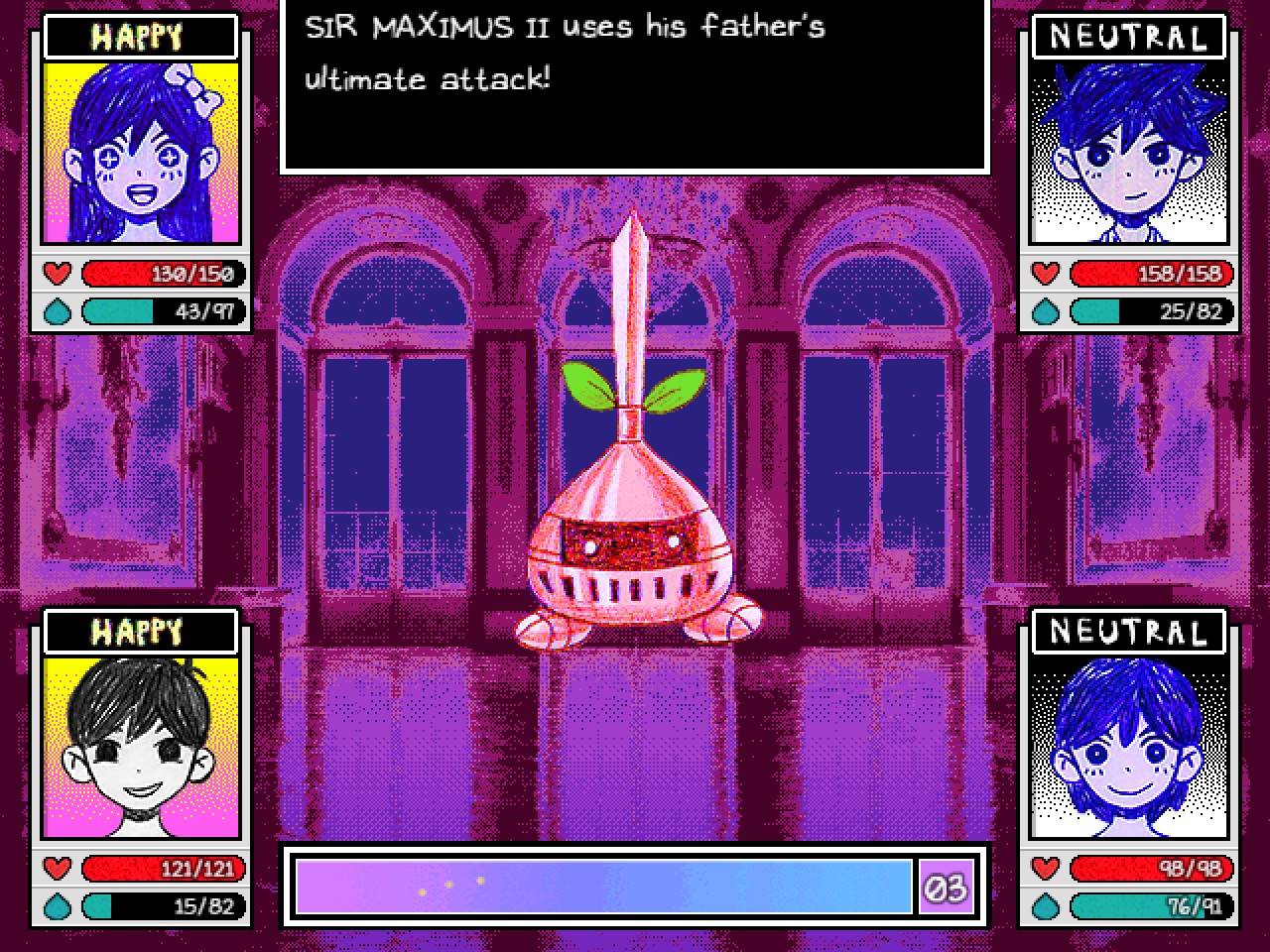1270x952 pixels.
Task: Click Aubrey's red 130/150 health bar
Action: click(162, 275)
